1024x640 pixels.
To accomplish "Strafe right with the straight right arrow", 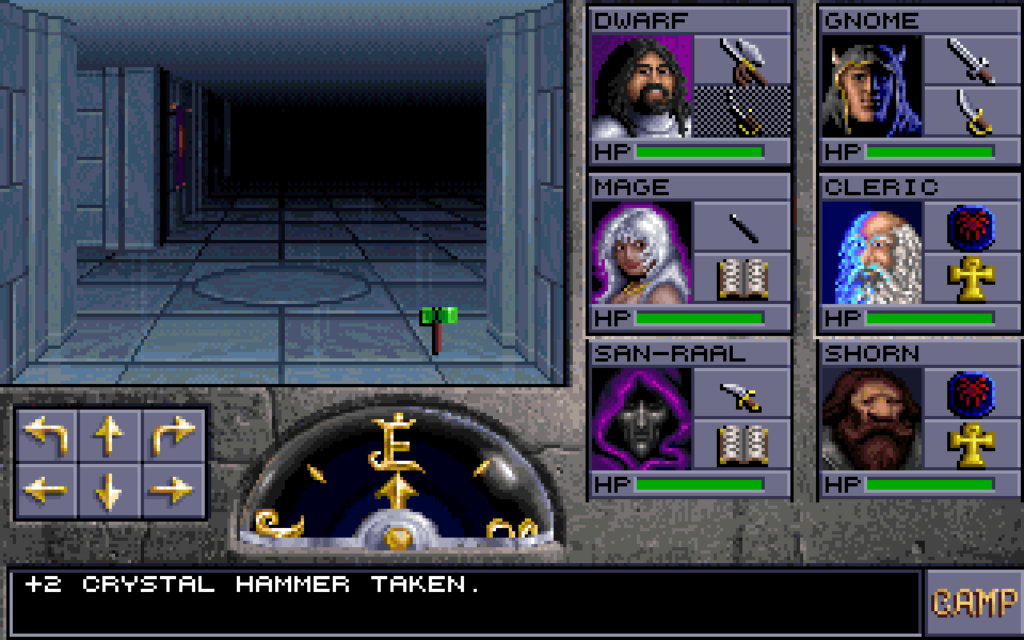I will tap(172, 489).
